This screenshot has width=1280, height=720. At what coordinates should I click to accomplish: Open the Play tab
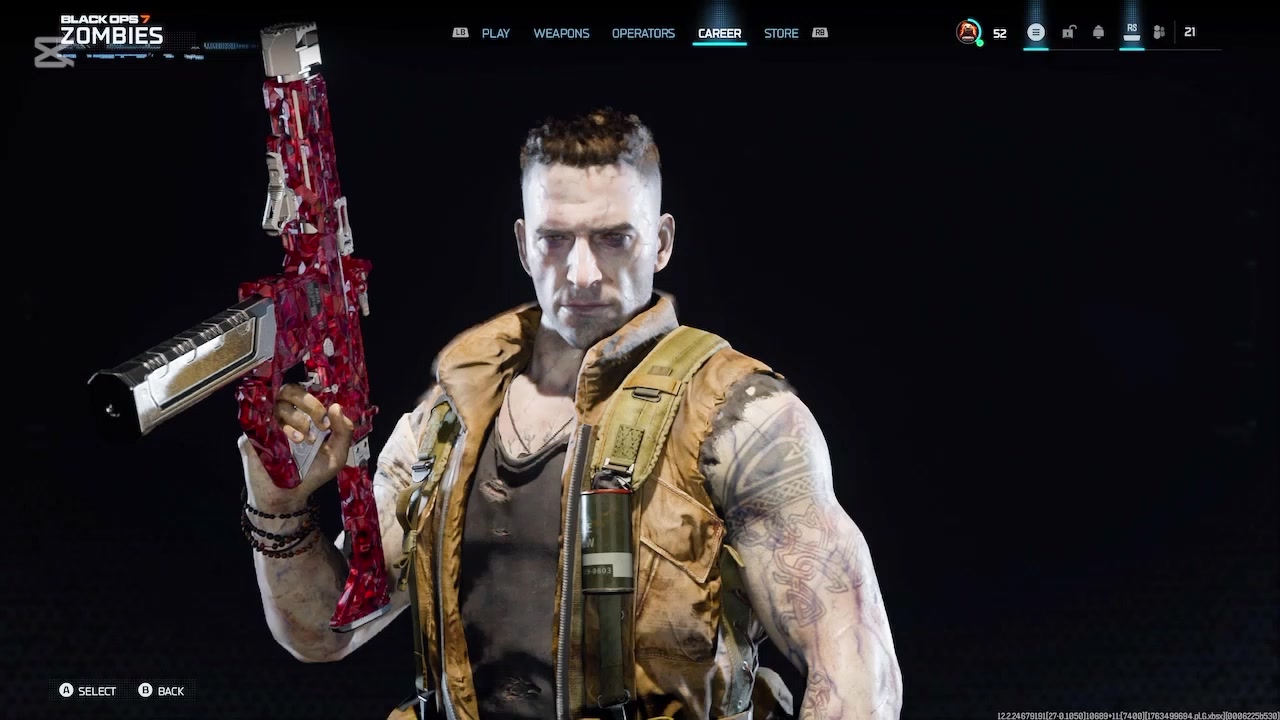tap(495, 33)
